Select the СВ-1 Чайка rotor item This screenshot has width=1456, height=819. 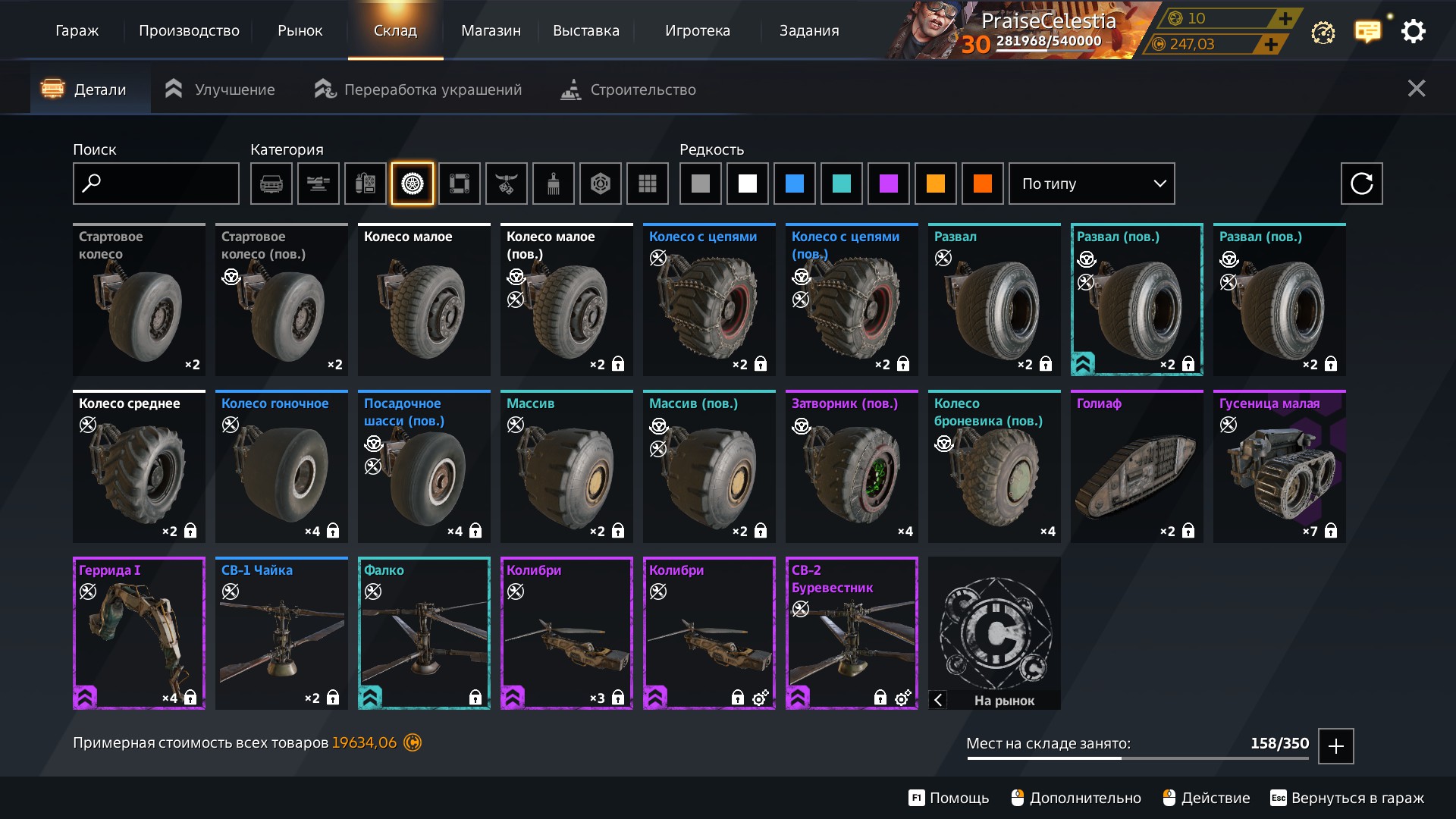pos(281,634)
